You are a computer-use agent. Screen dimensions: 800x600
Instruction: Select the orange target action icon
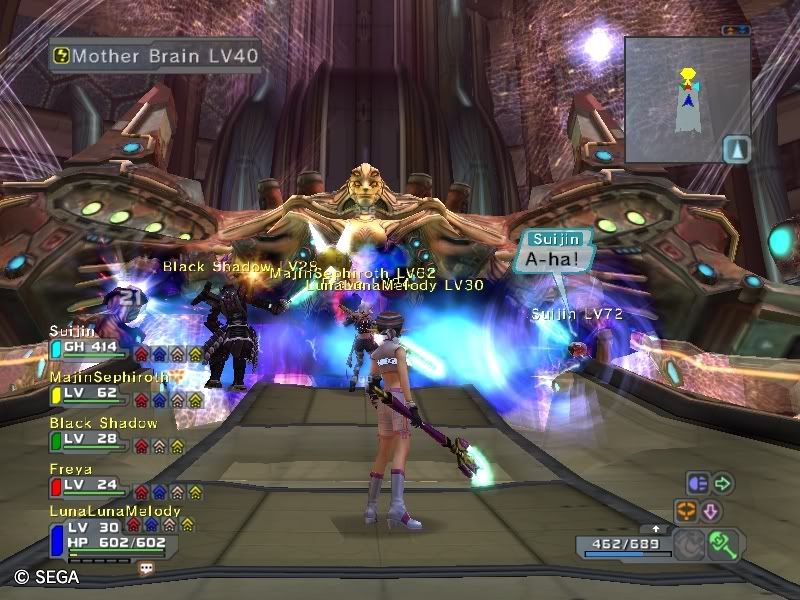point(686,511)
